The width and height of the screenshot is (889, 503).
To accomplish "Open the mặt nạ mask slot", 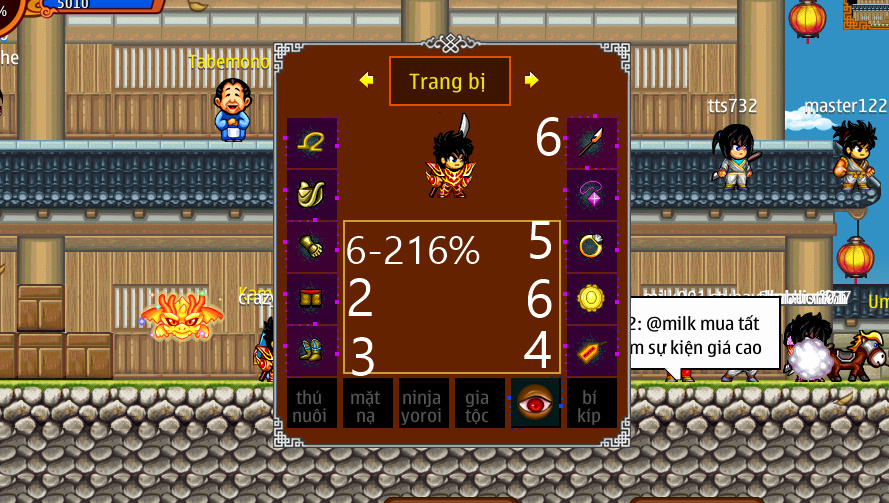I will tap(368, 403).
